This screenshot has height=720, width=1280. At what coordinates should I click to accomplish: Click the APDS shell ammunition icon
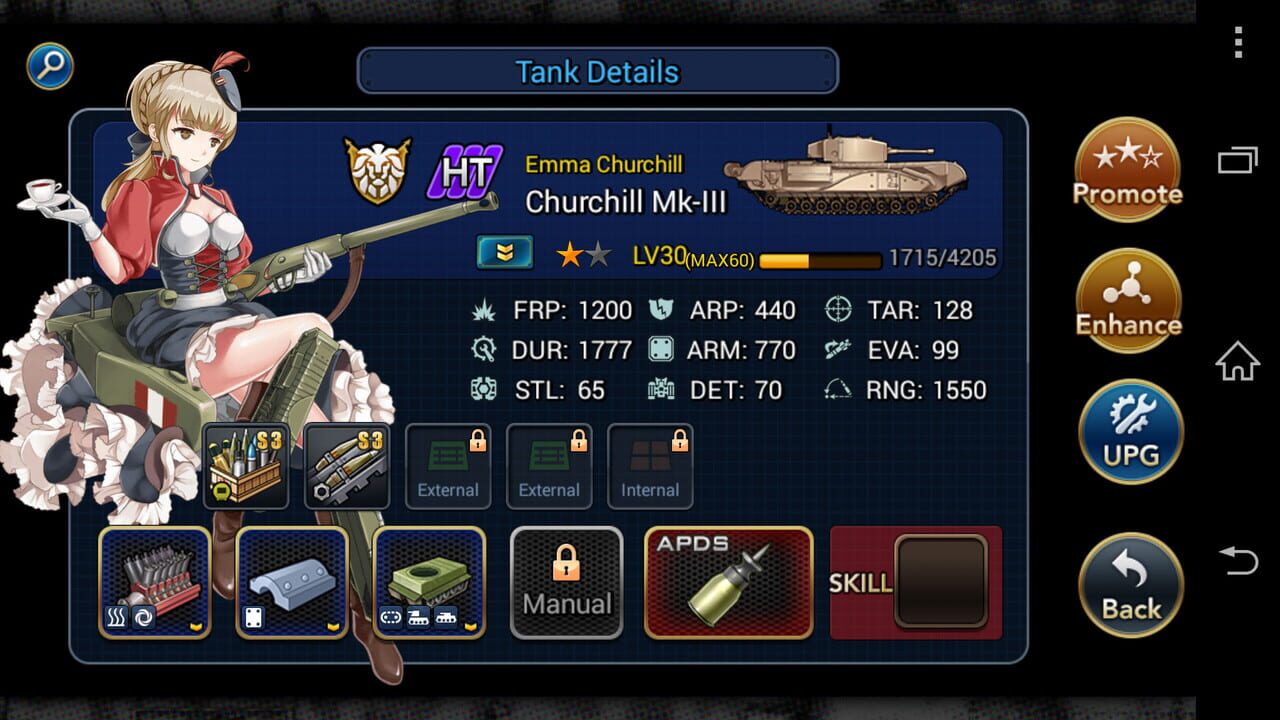[728, 582]
